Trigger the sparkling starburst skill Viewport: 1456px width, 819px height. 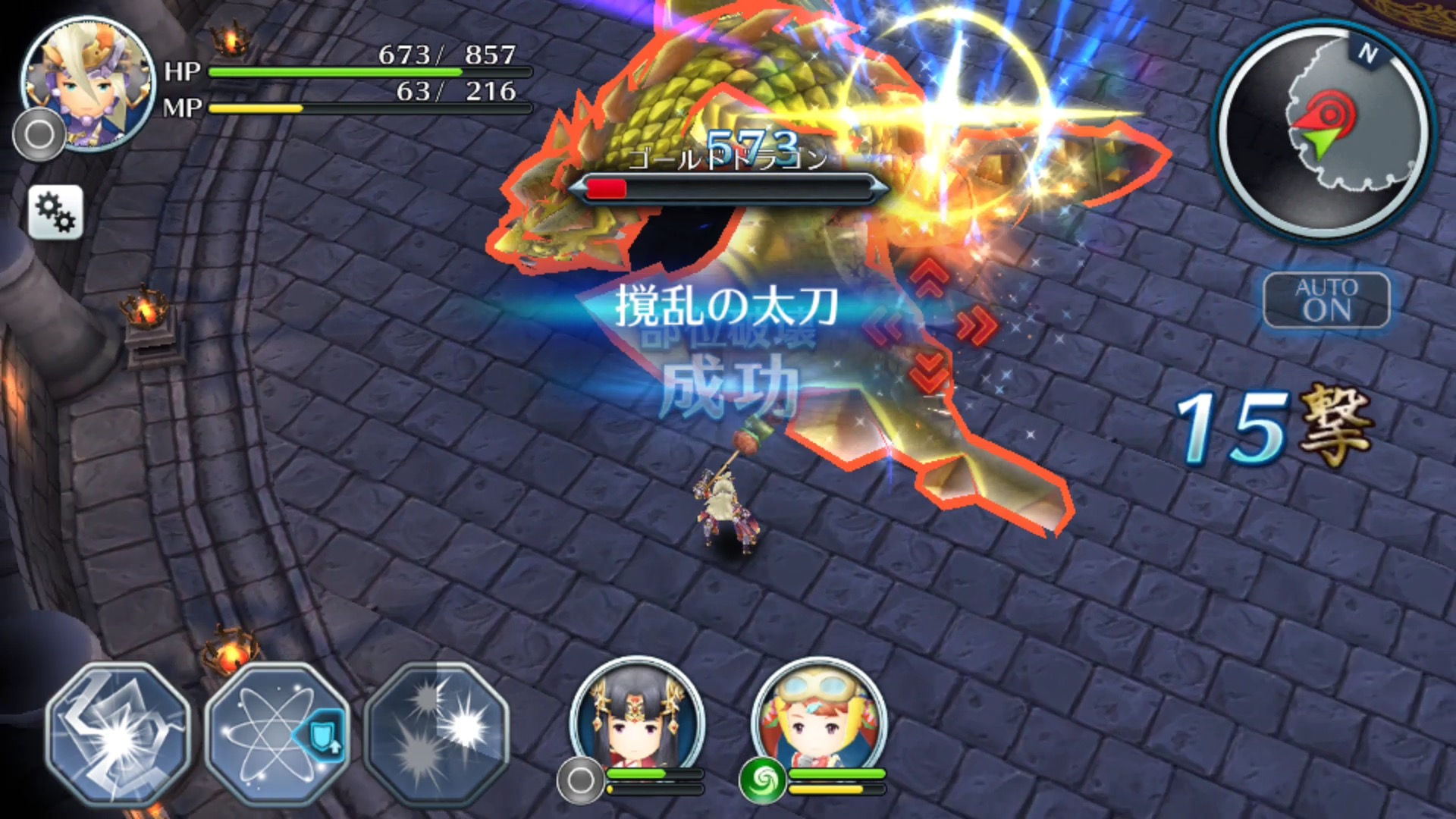pyautogui.click(x=436, y=734)
